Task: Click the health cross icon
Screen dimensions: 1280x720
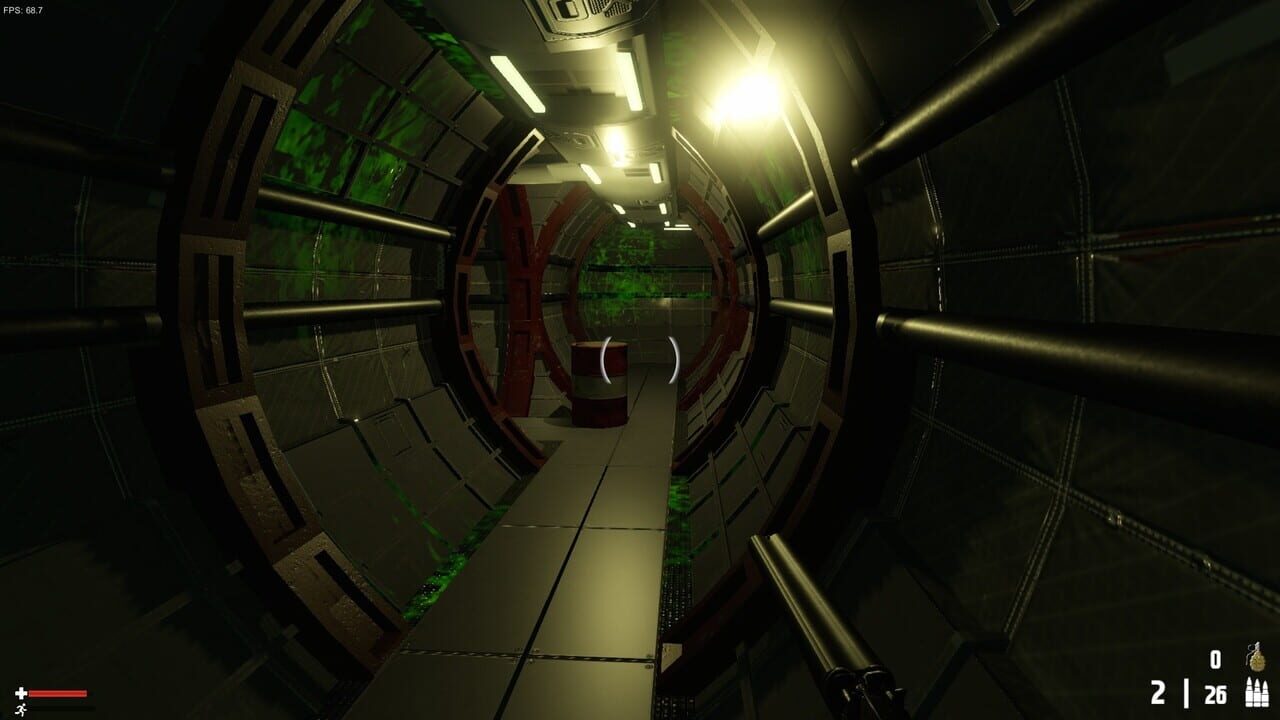Action: [x=21, y=693]
